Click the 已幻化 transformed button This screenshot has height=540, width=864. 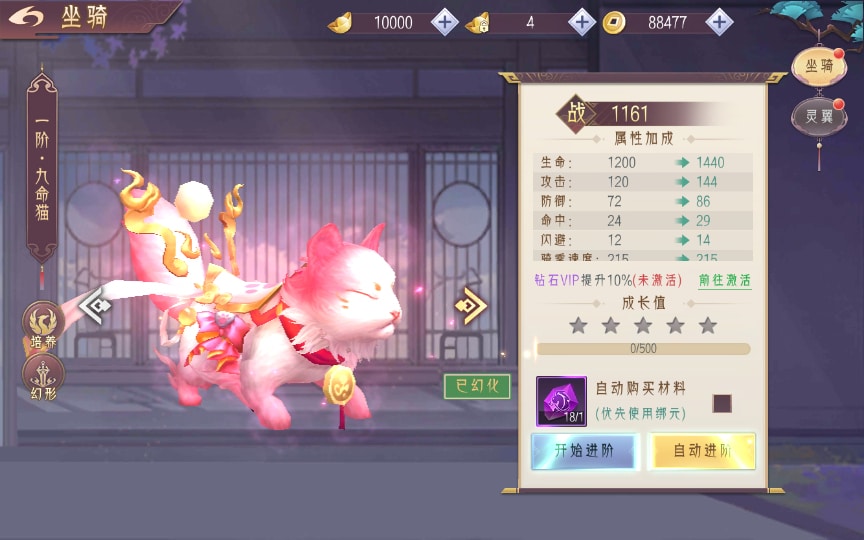click(477, 386)
